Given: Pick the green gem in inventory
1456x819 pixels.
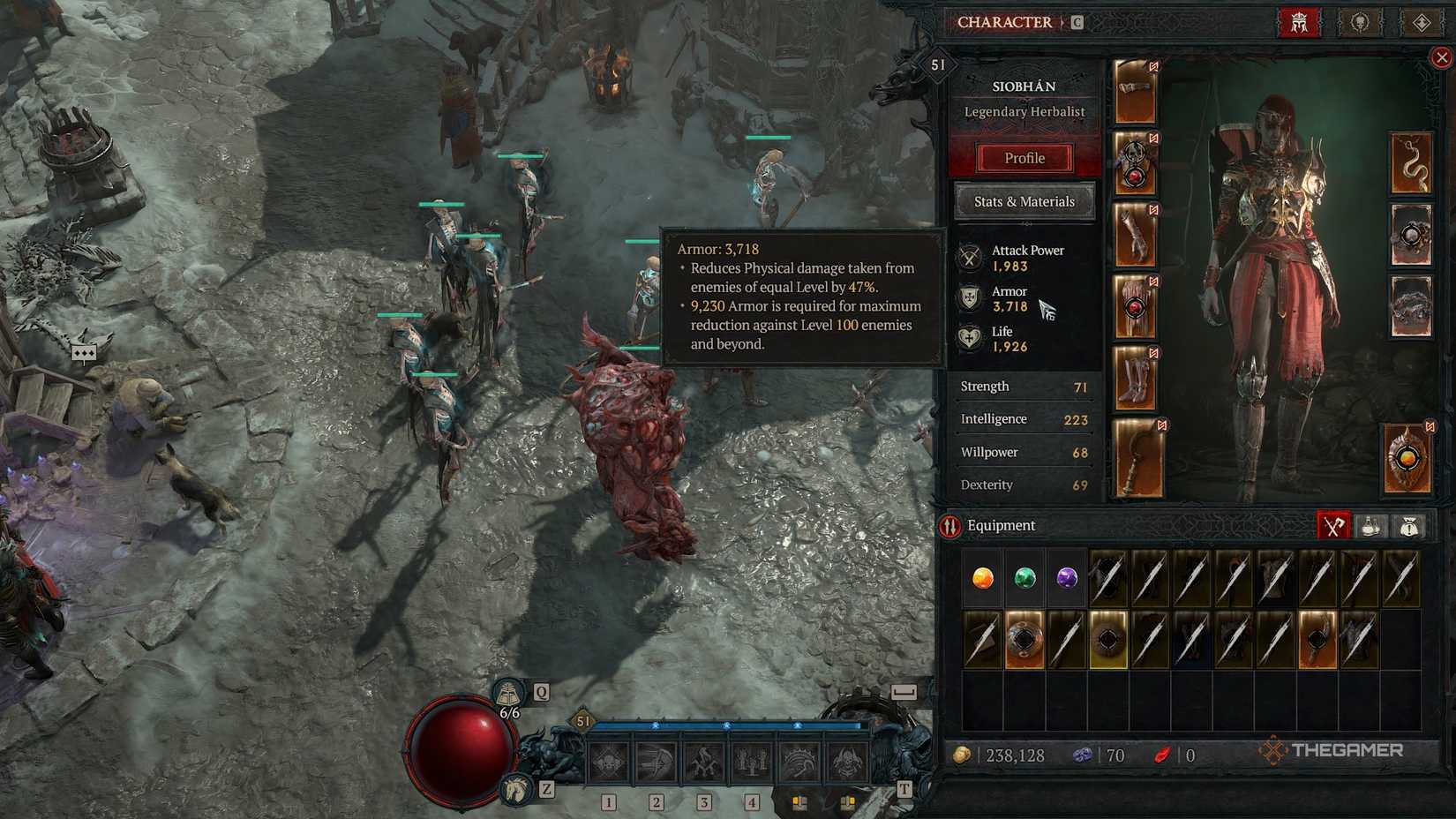Looking at the screenshot, I should pyautogui.click(x=1024, y=578).
